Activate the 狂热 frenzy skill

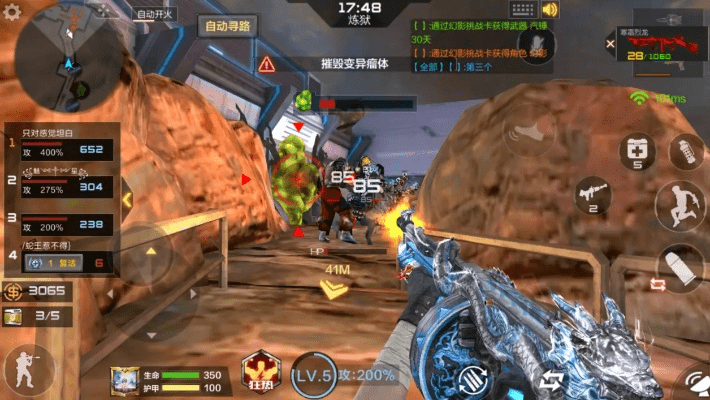[x=259, y=371]
